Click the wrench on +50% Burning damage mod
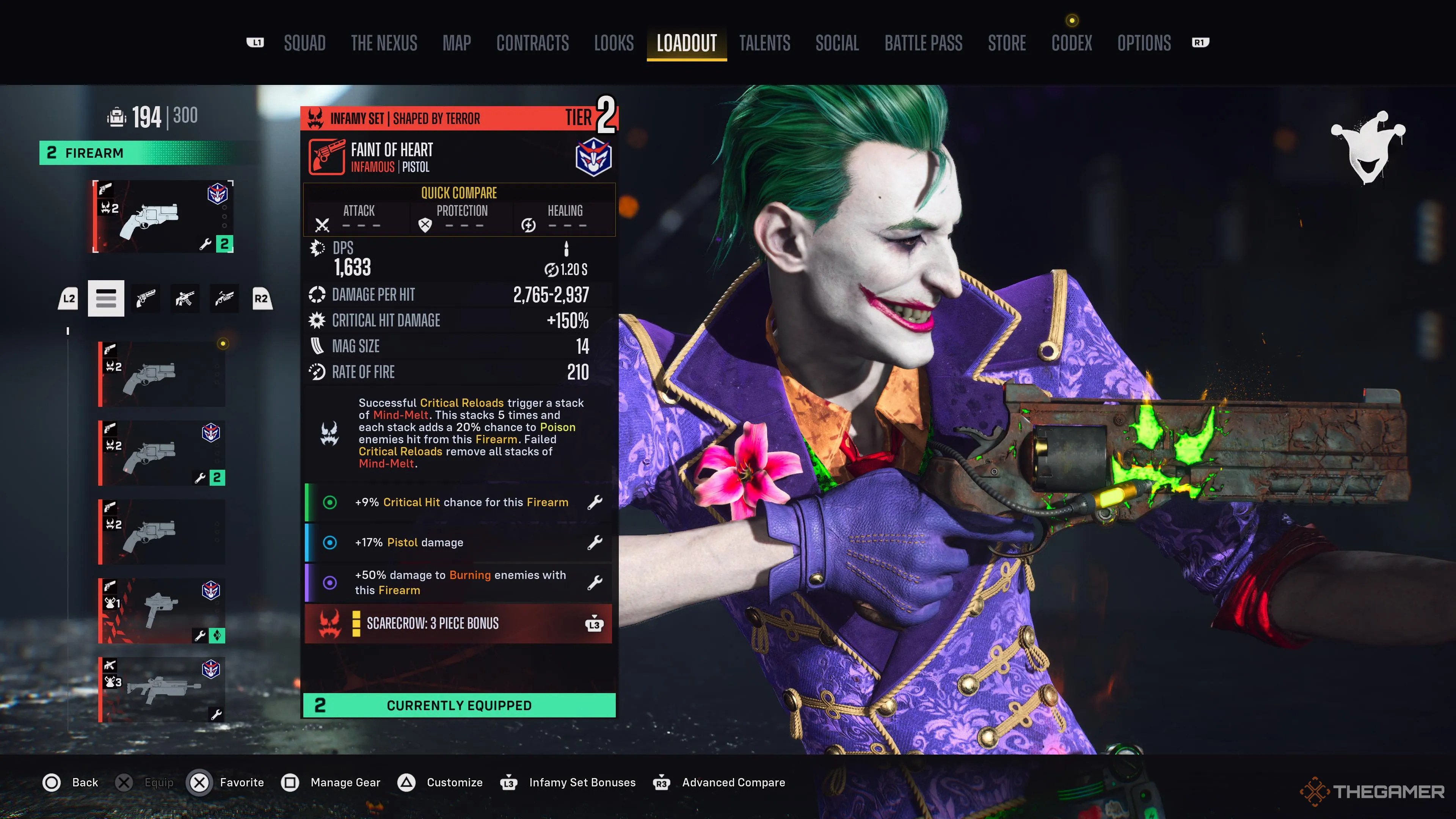 (x=596, y=582)
